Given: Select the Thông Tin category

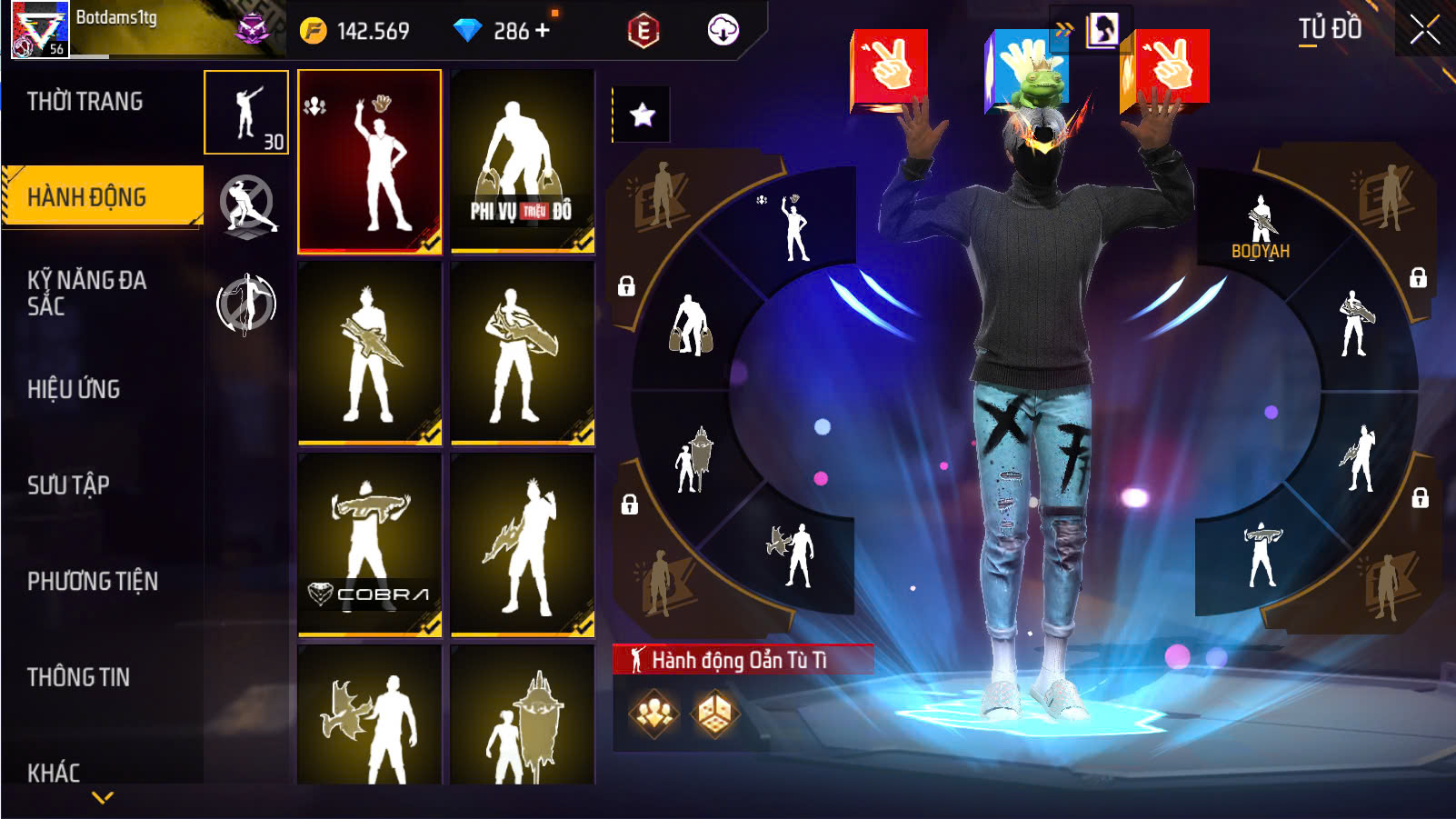Looking at the screenshot, I should click(78, 677).
